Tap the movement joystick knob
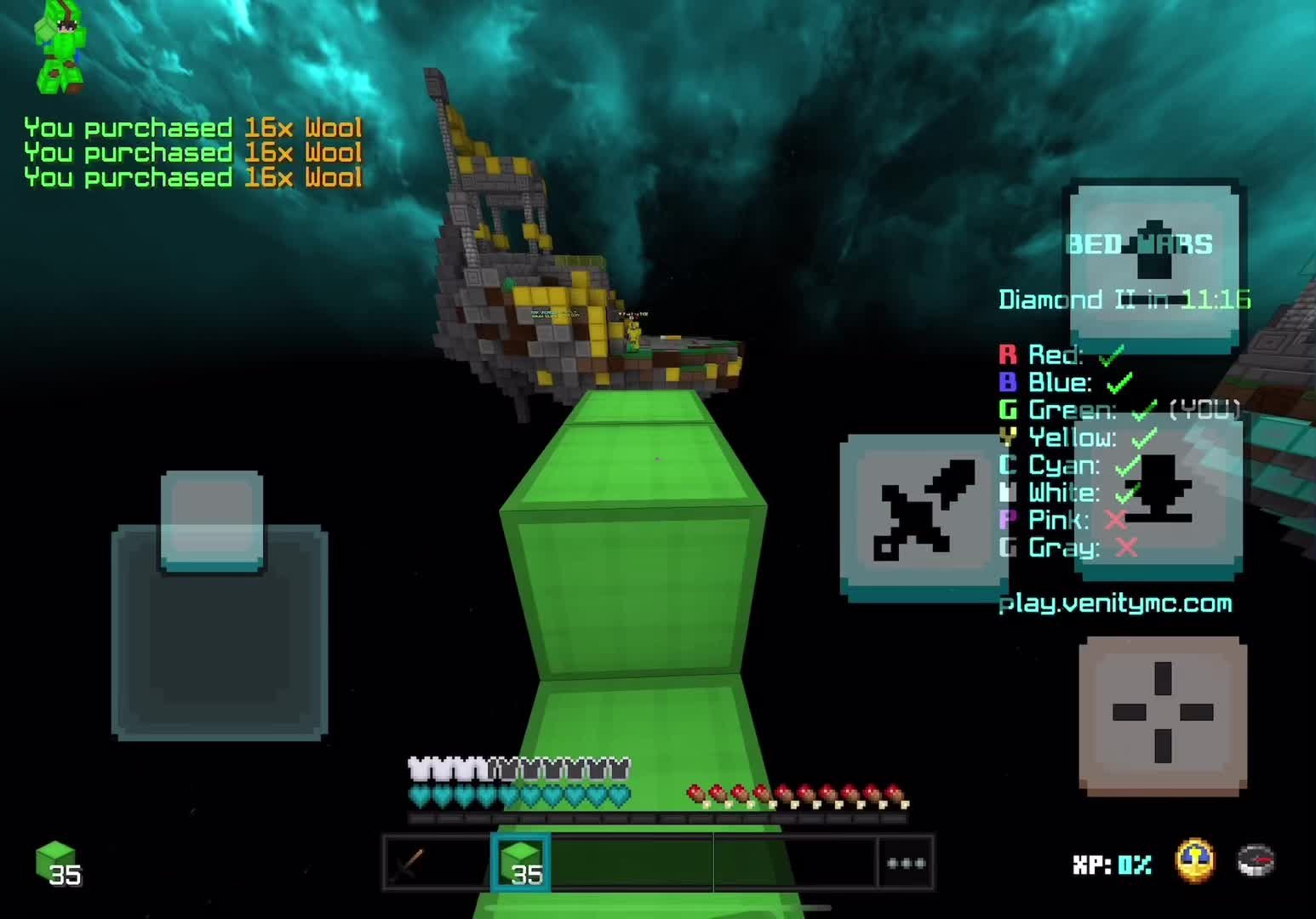This screenshot has width=1316, height=919. pos(212,521)
